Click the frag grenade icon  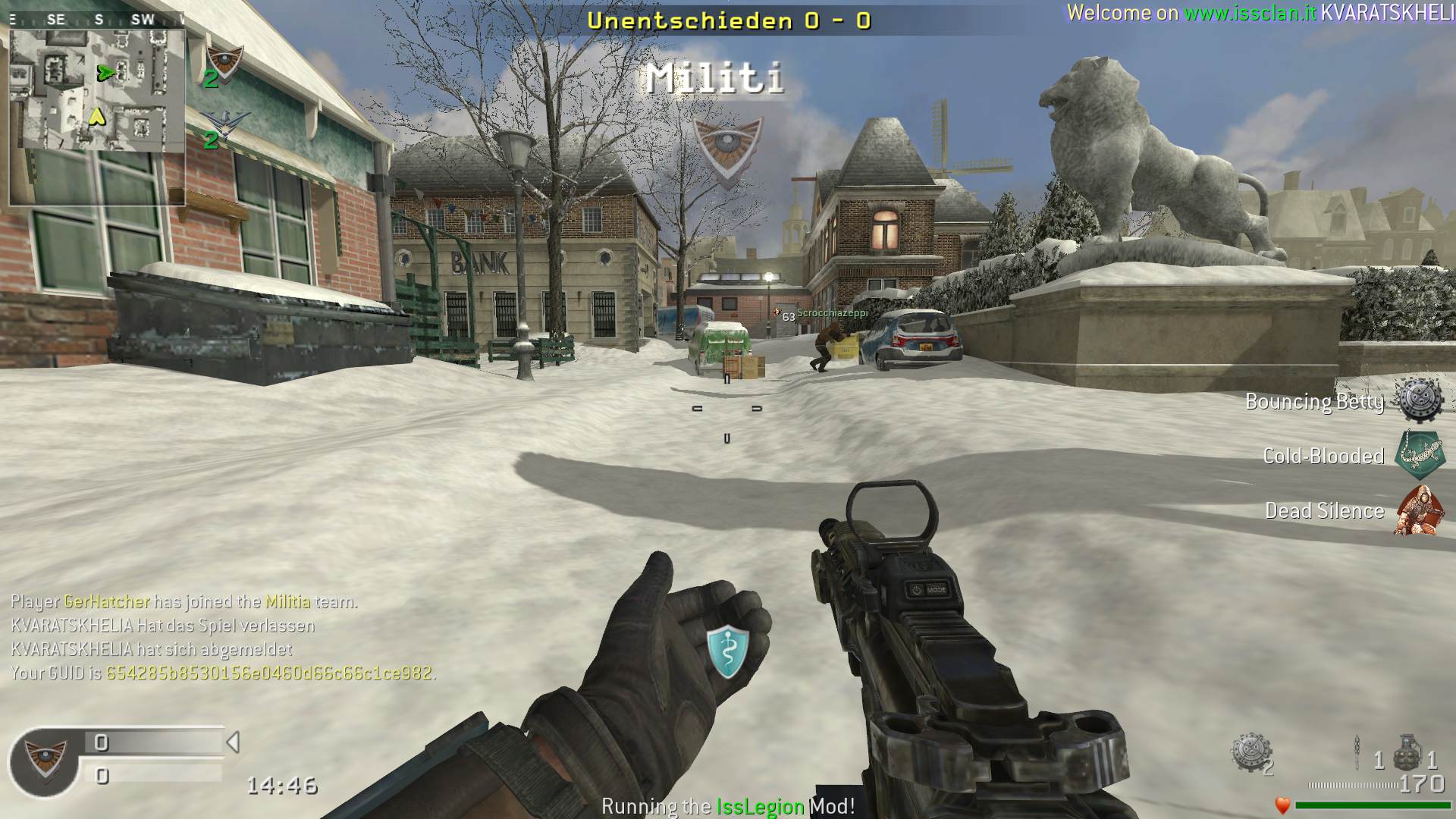[x=1407, y=752]
